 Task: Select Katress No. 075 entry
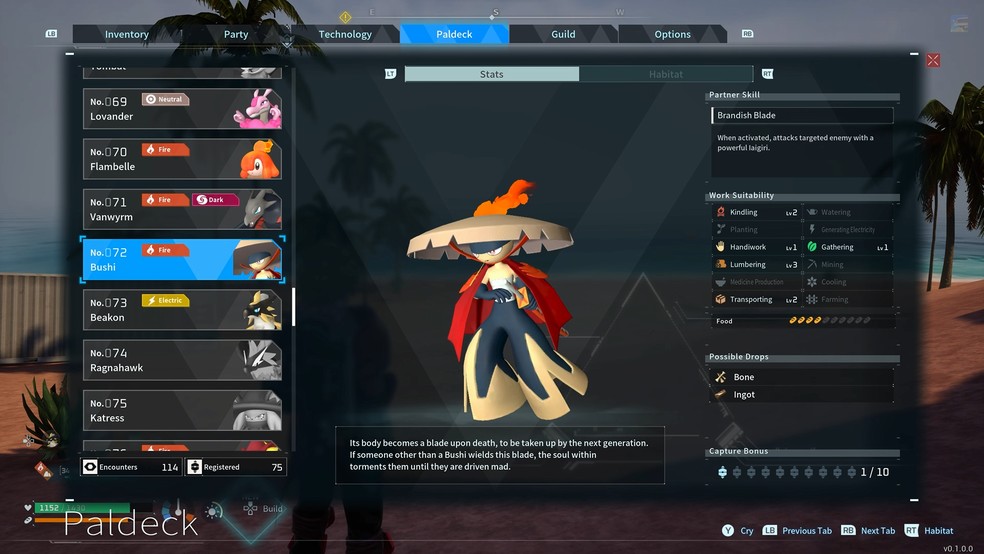182,410
